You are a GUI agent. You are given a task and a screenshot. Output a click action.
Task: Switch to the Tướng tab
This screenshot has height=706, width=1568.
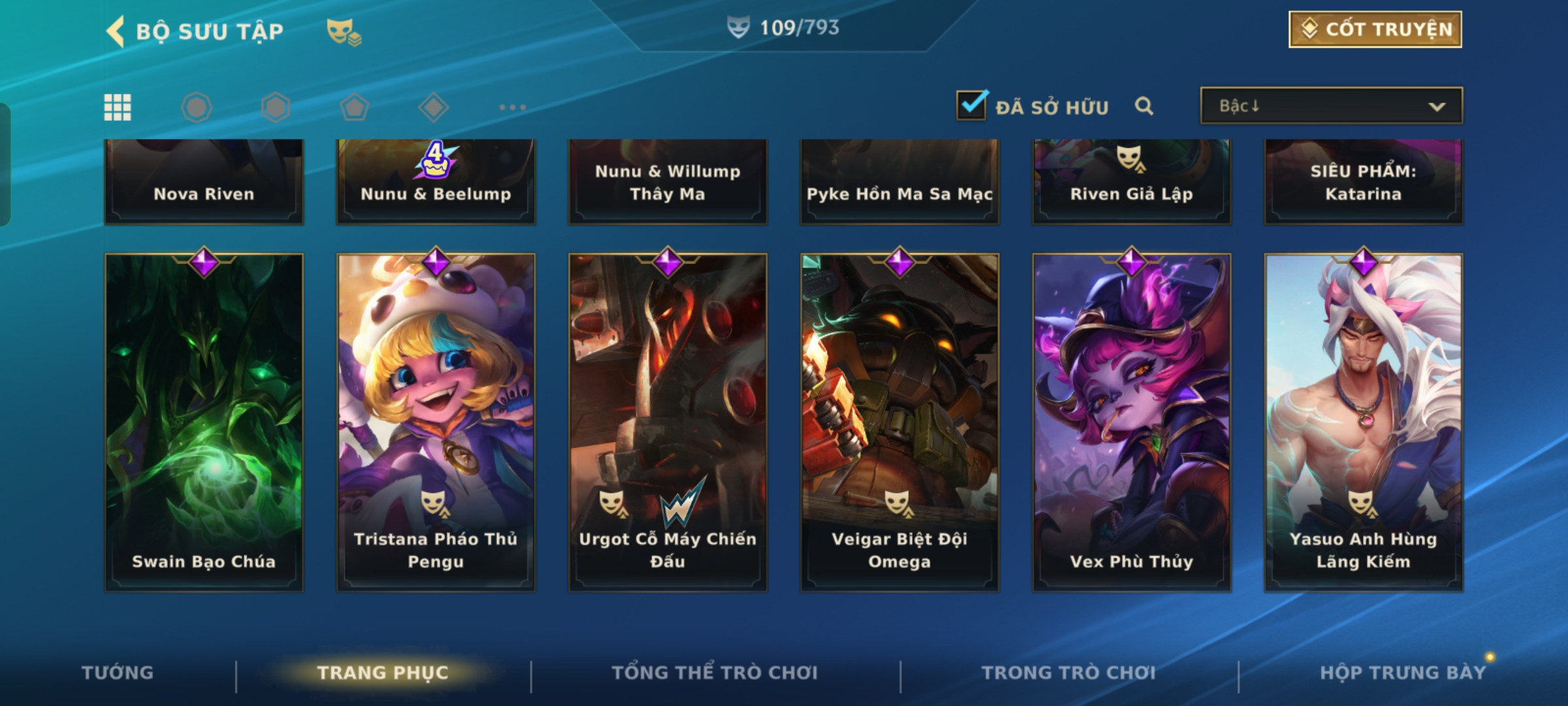click(118, 673)
